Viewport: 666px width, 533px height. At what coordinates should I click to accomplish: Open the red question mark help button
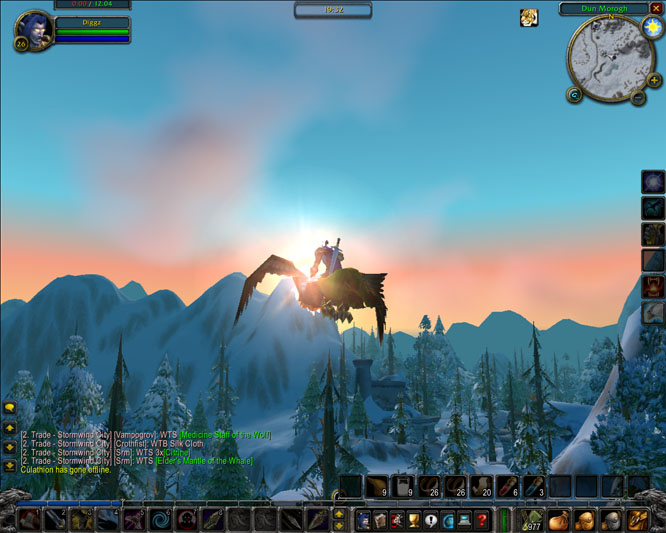[x=482, y=520]
